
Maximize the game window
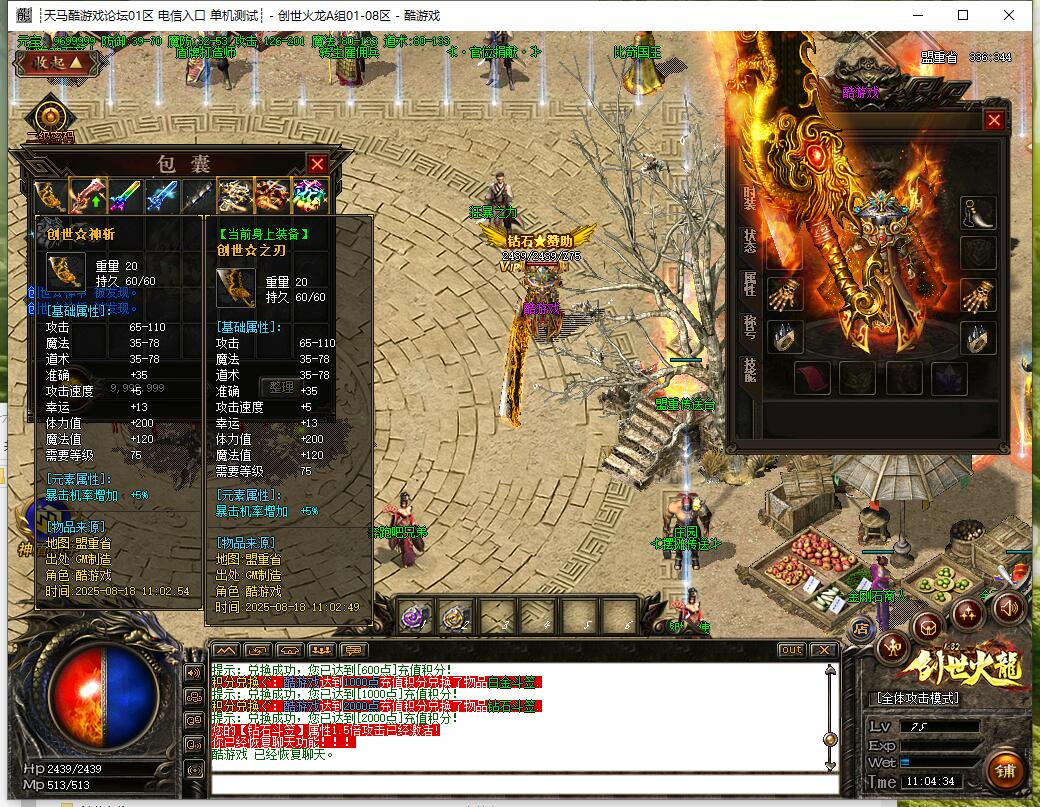pos(963,15)
